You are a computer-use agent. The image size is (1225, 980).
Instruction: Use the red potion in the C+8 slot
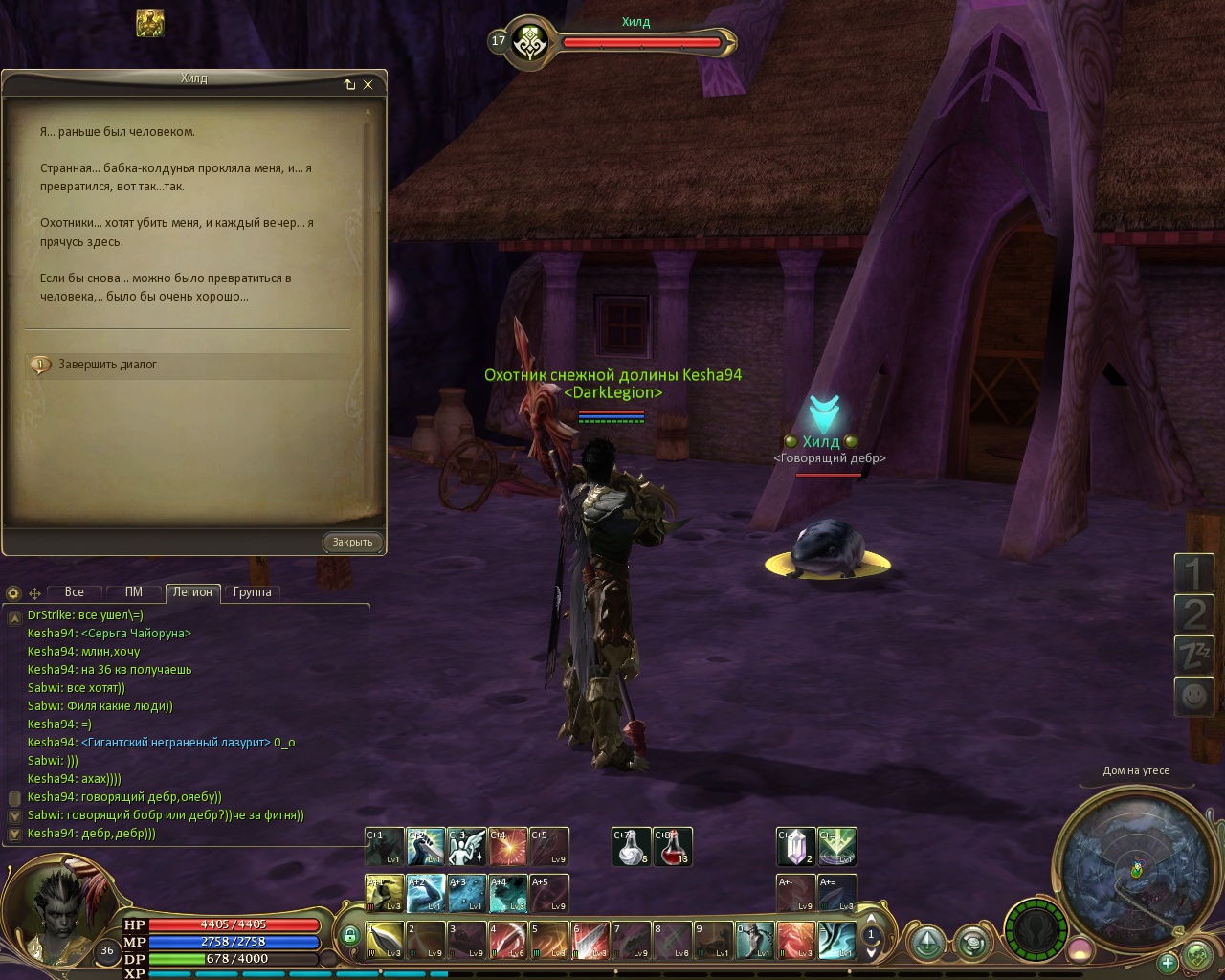coord(673,847)
